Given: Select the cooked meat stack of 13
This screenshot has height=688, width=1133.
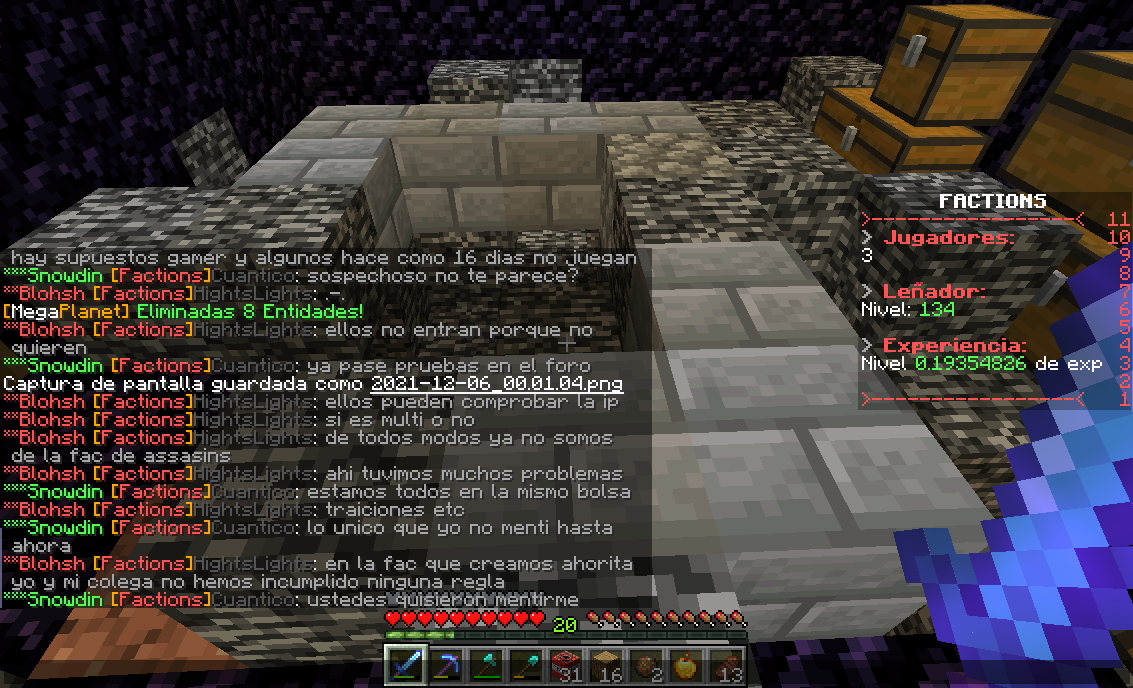Looking at the screenshot, I should (x=726, y=666).
